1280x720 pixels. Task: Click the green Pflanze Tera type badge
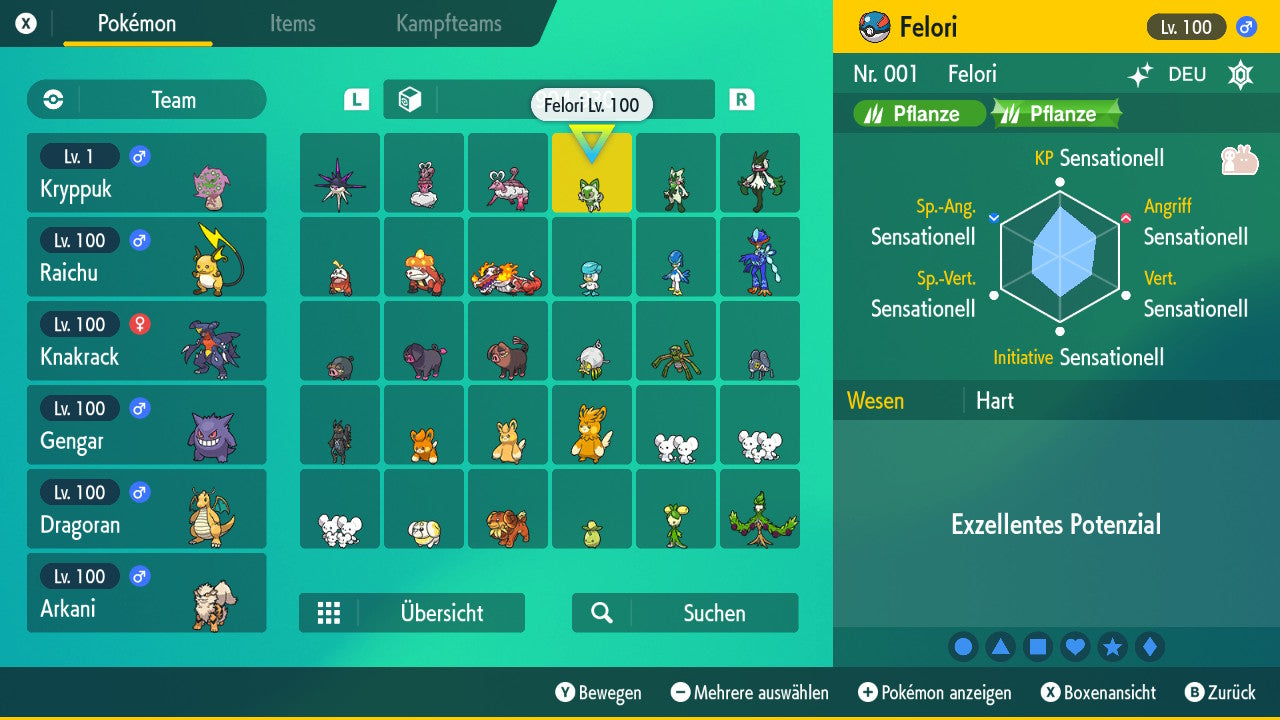tap(1055, 113)
